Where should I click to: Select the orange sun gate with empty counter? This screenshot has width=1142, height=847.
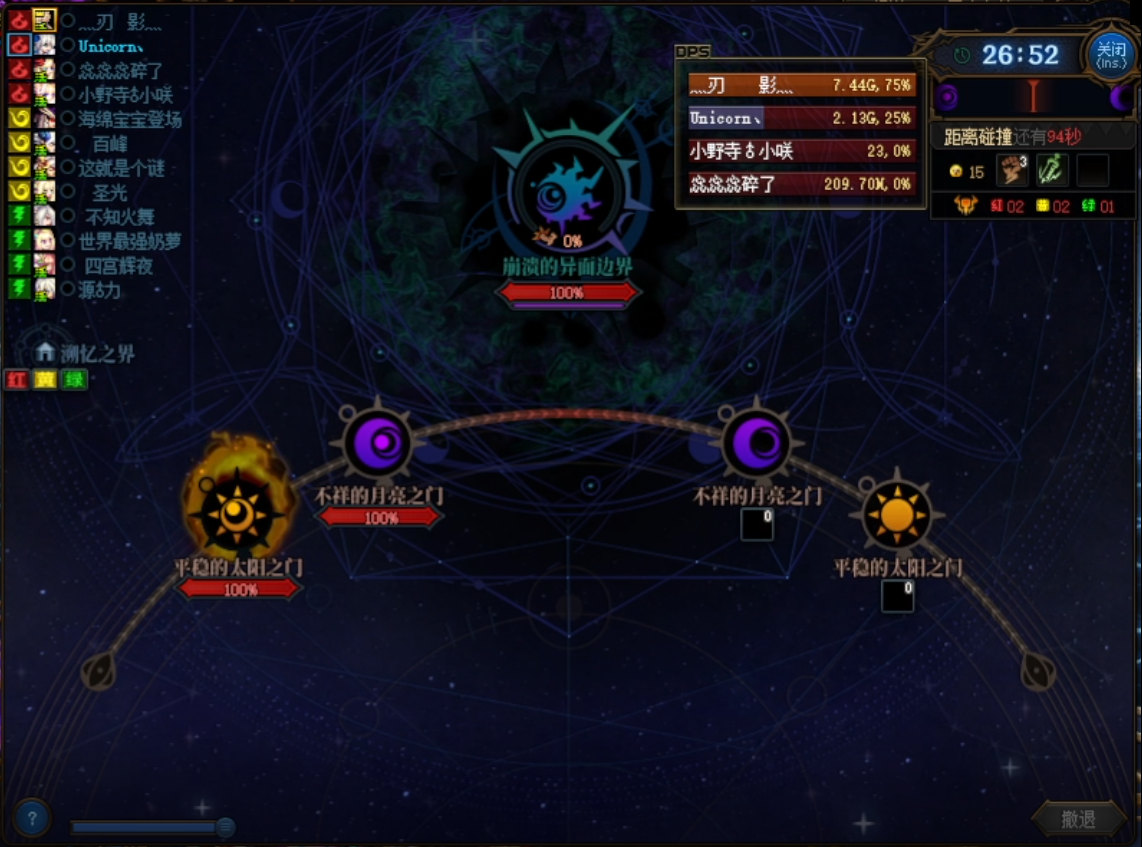[x=897, y=516]
